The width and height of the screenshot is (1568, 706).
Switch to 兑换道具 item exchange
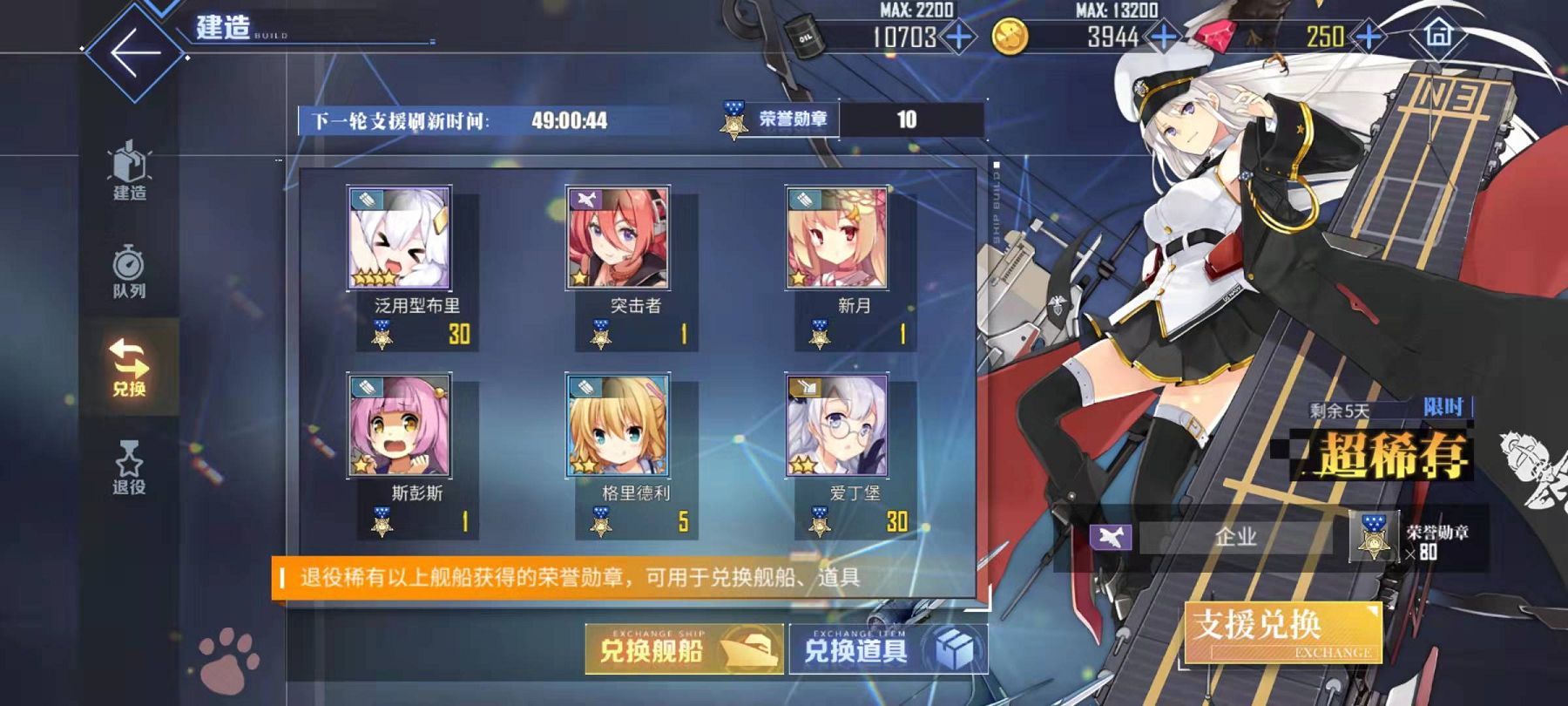888,649
